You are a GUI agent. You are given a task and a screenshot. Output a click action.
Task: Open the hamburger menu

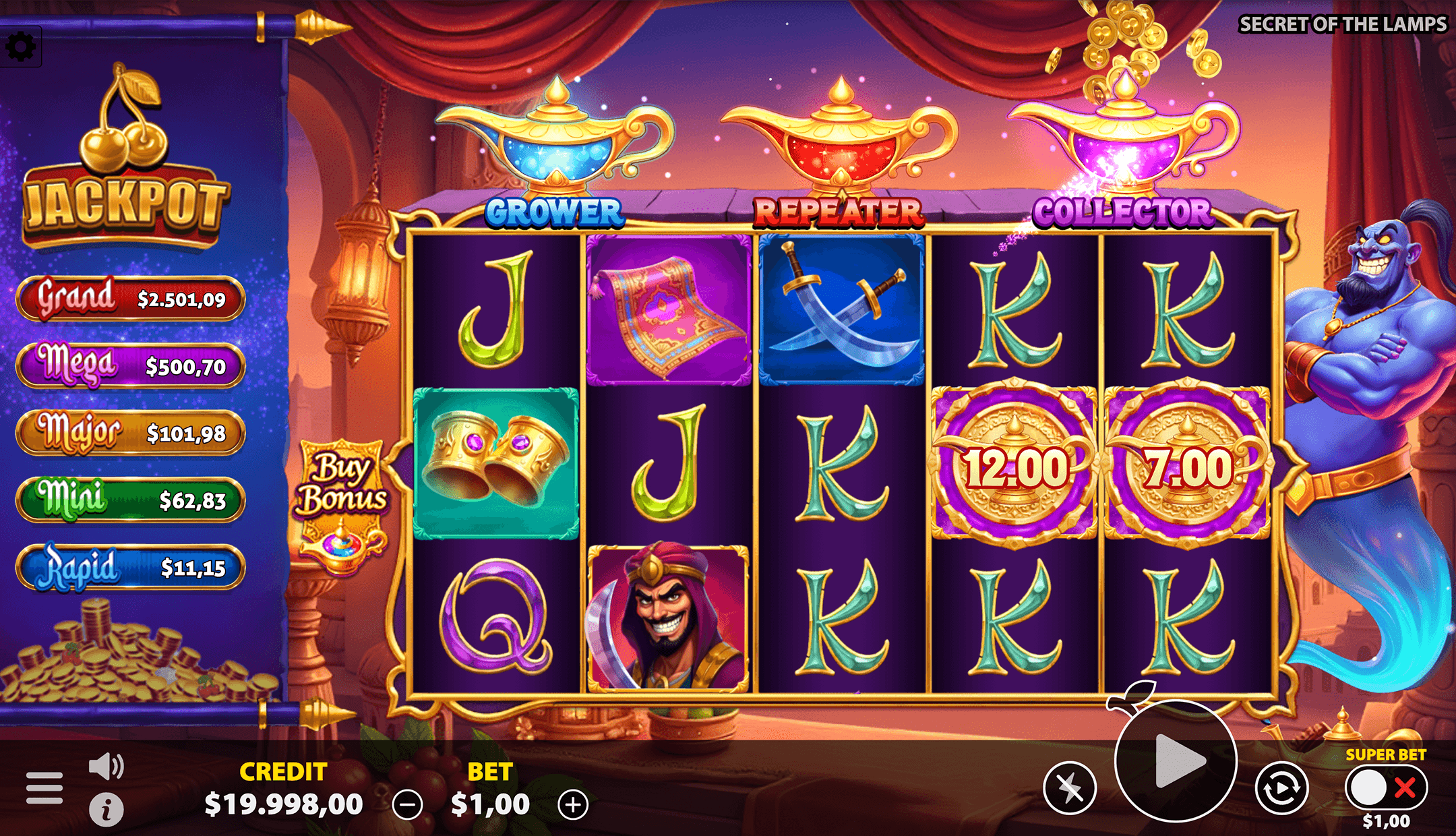(44, 788)
